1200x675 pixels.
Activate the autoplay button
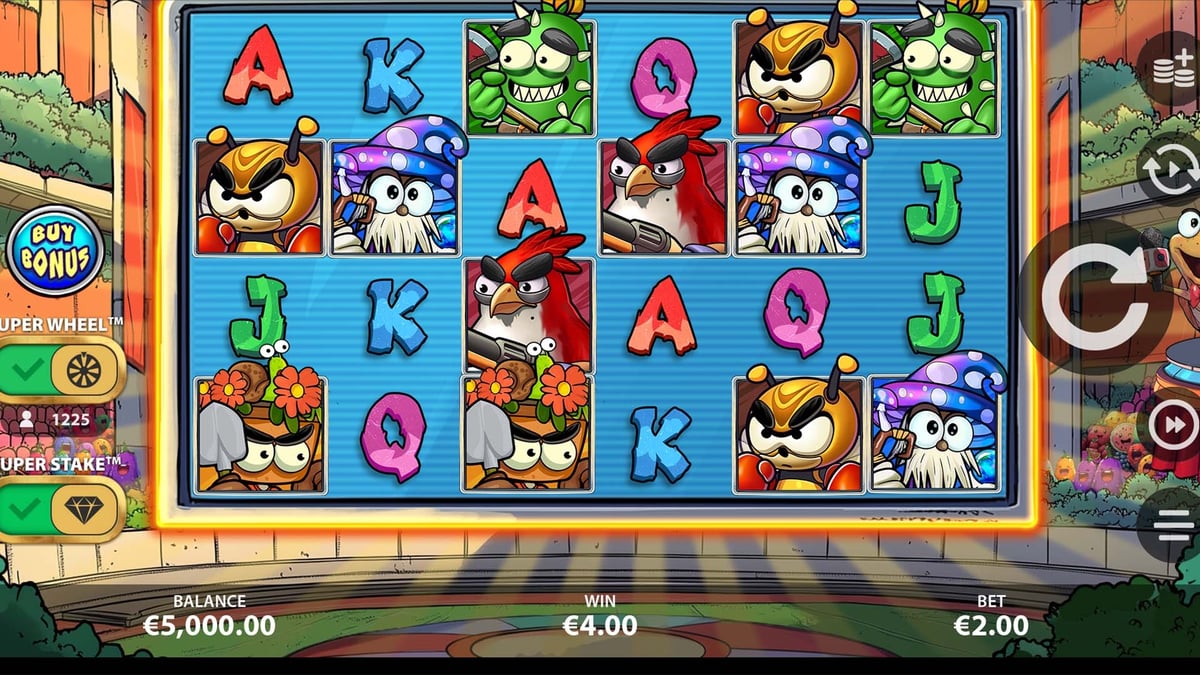[1172, 172]
